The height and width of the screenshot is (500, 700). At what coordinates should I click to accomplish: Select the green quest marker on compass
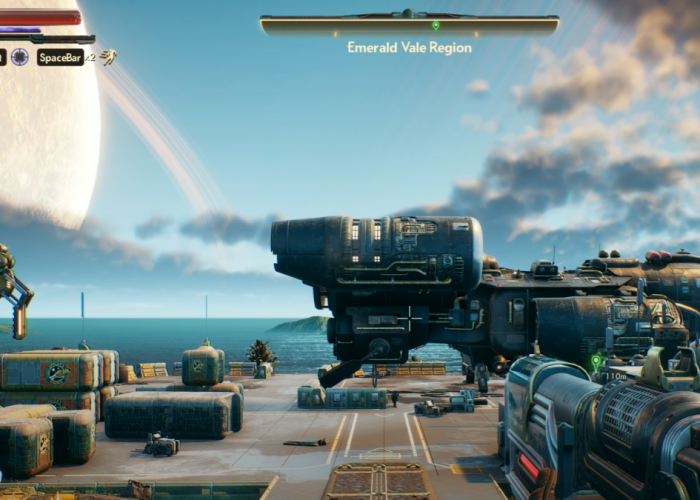click(x=435, y=25)
